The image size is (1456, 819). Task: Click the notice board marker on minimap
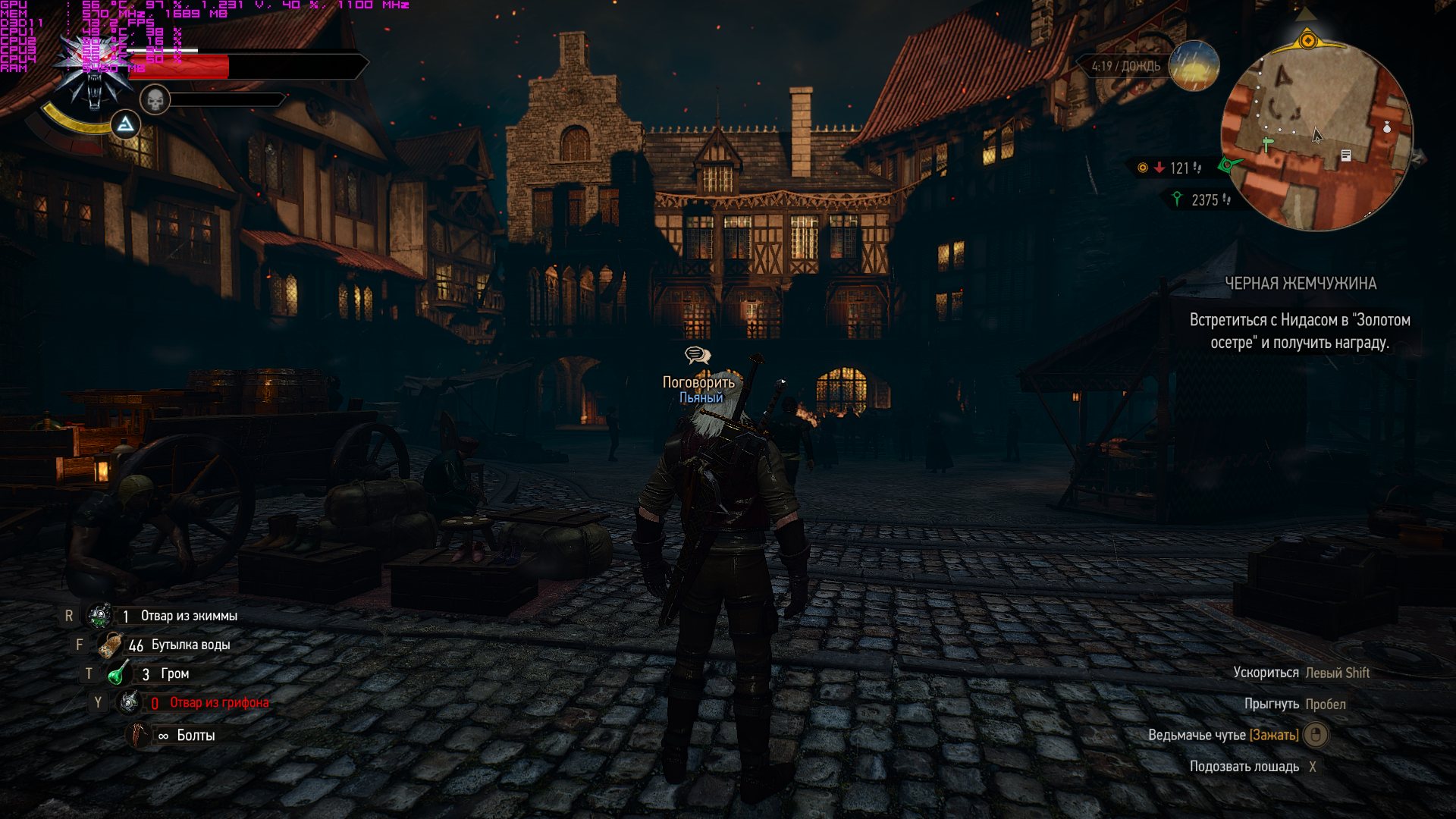pyautogui.click(x=1346, y=155)
